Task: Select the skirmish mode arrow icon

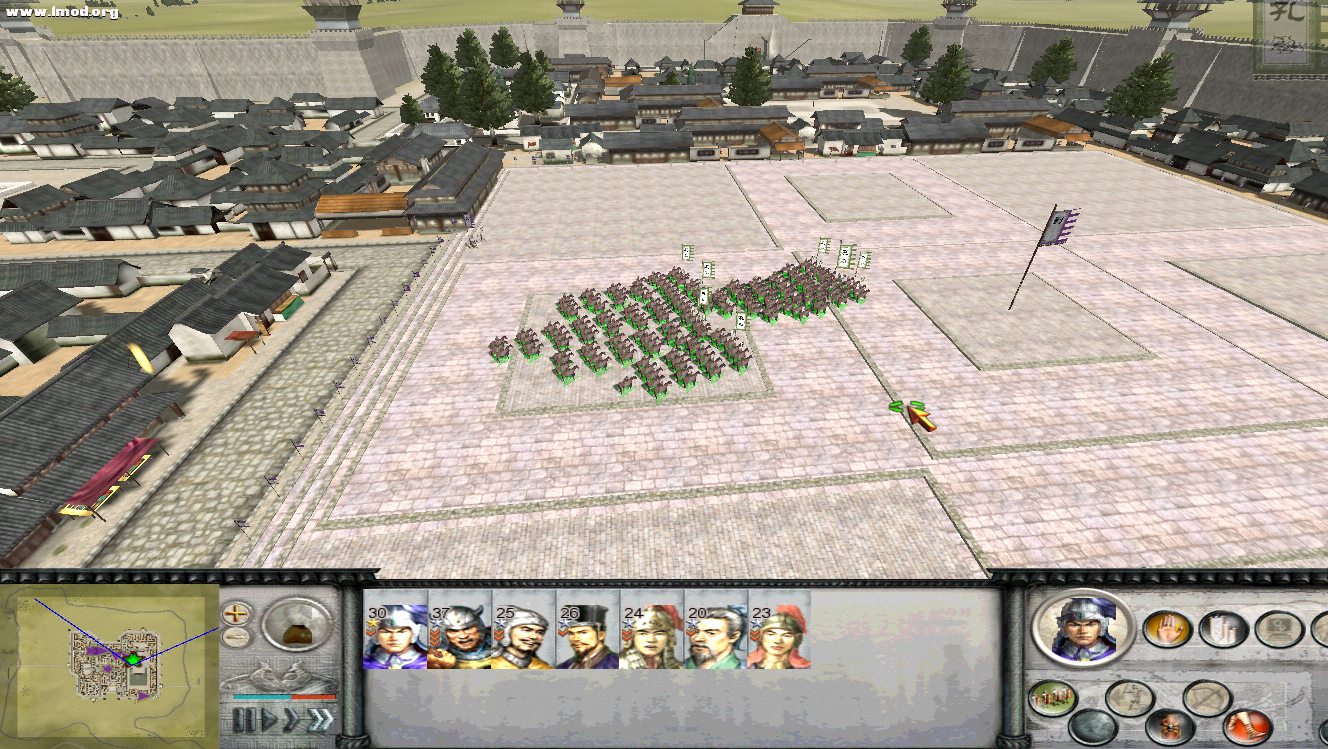Action: (1129, 696)
